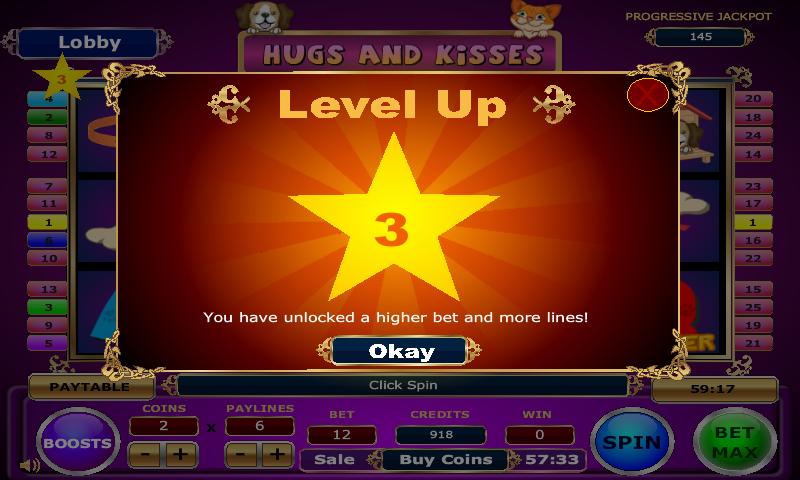Confirm the Level Up with Okay
The height and width of the screenshot is (480, 800).
pos(400,351)
